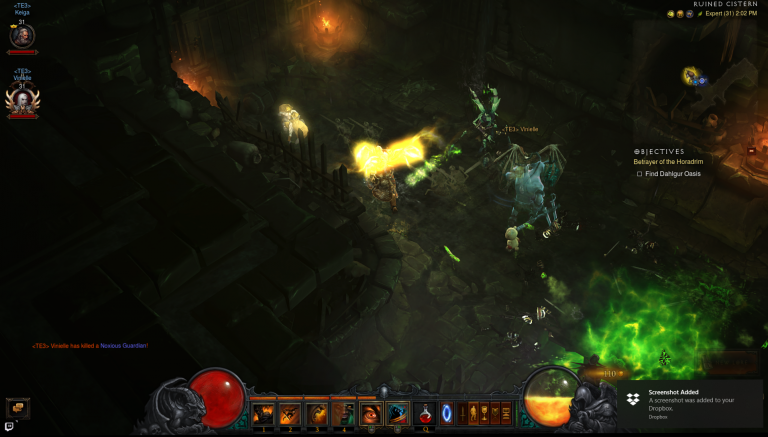The image size is (768, 437).
Task: Select Keiga's party portrait
Action: (x=22, y=37)
